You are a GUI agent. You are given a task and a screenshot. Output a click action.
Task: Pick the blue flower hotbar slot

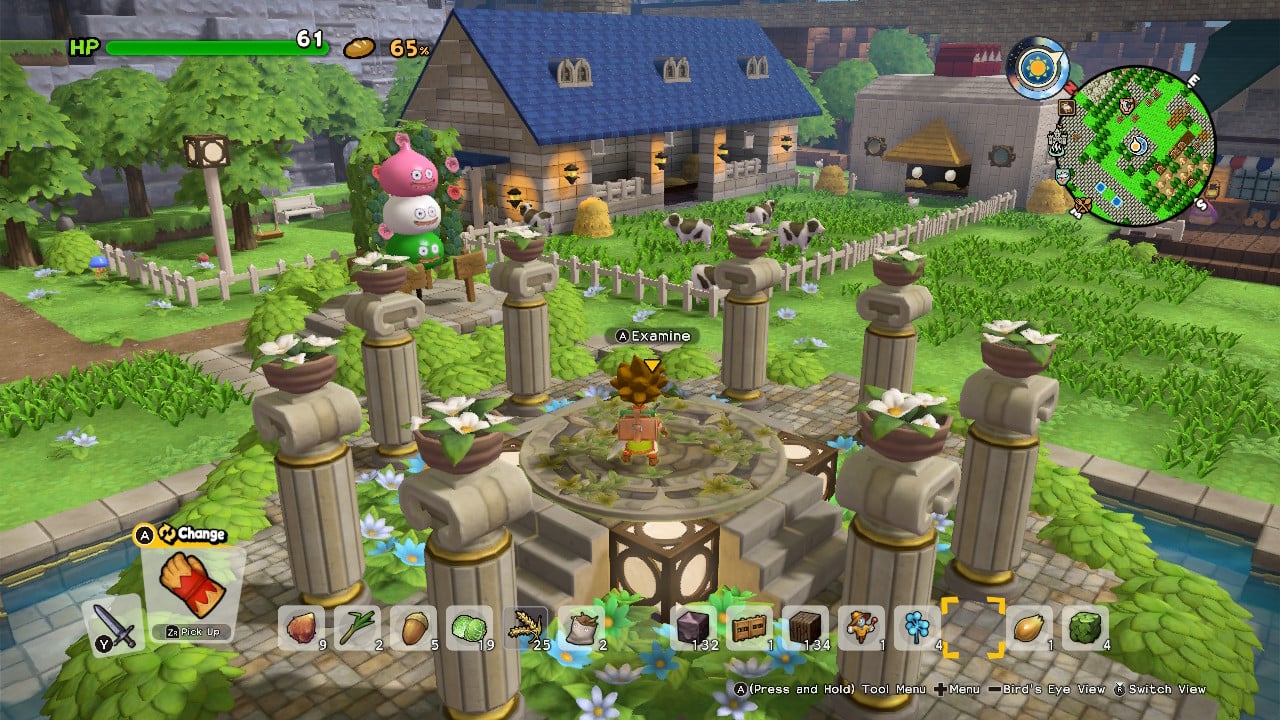point(918,628)
